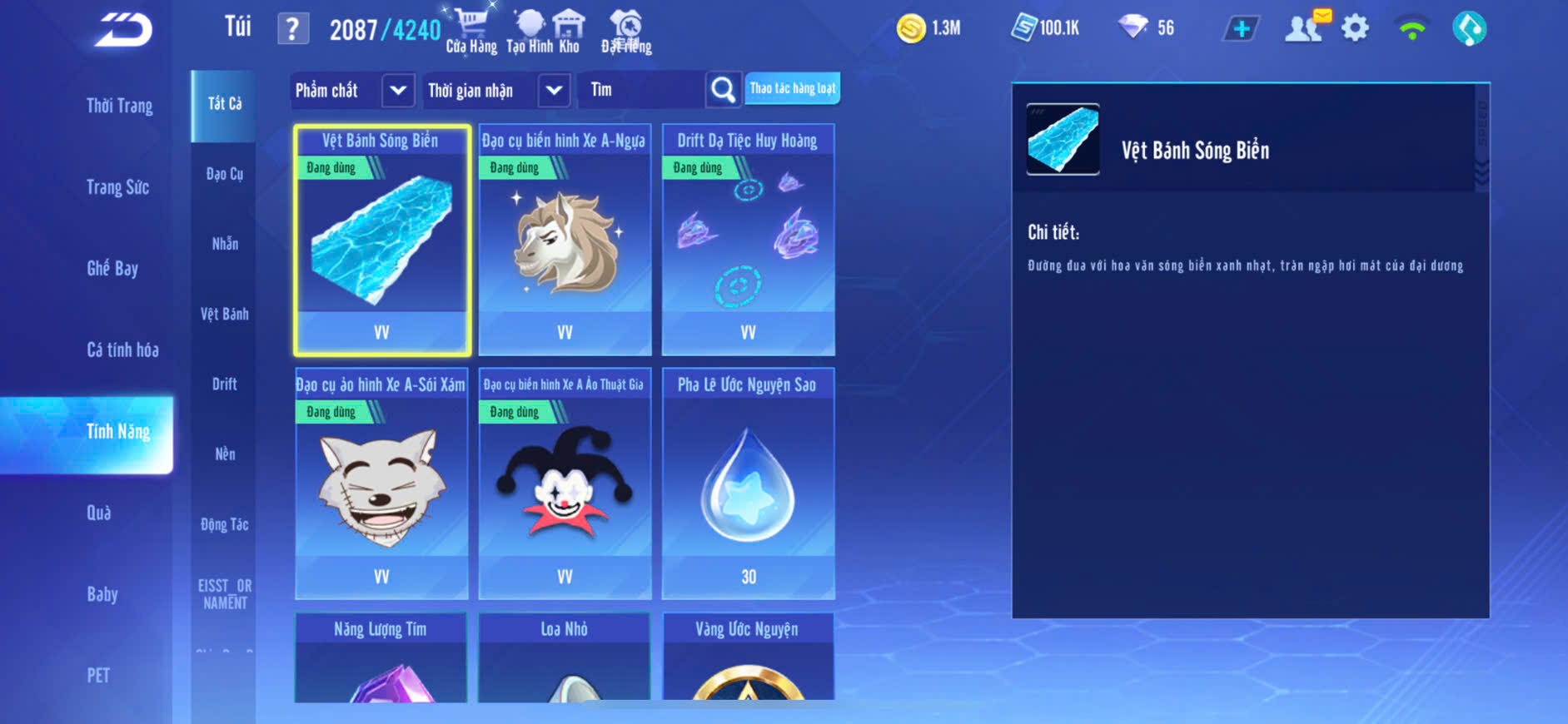Viewport: 1568px width, 724px height.
Task: Expand the Thời gian nhận dropdown
Action: pos(554,90)
